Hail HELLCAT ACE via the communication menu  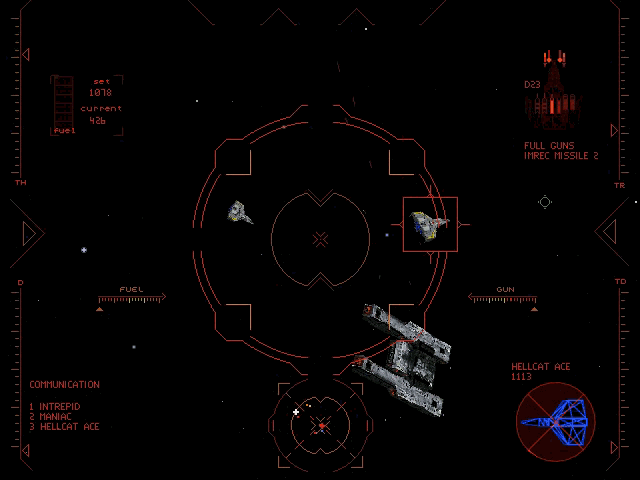[x=68, y=427]
